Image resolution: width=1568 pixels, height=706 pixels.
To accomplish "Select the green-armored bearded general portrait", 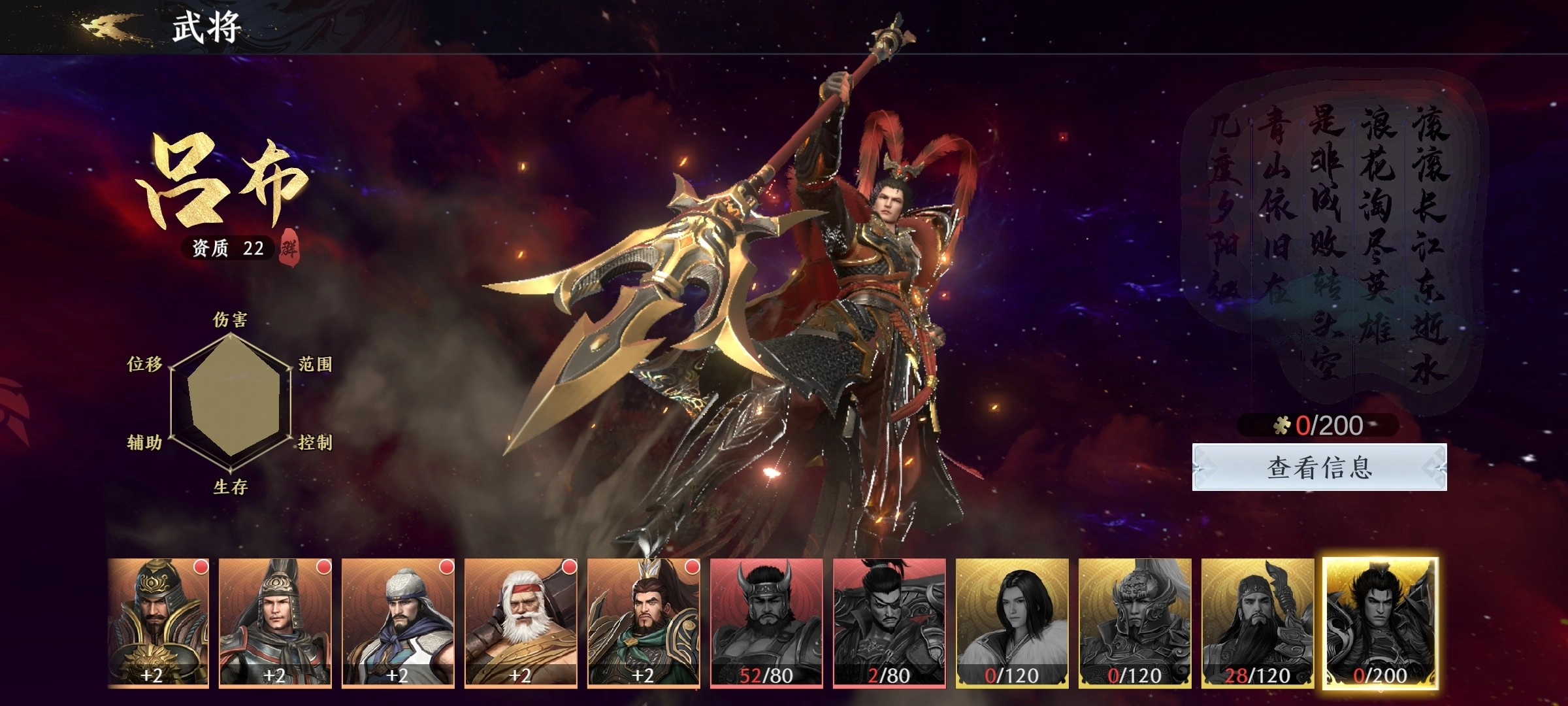I will pos(644,622).
